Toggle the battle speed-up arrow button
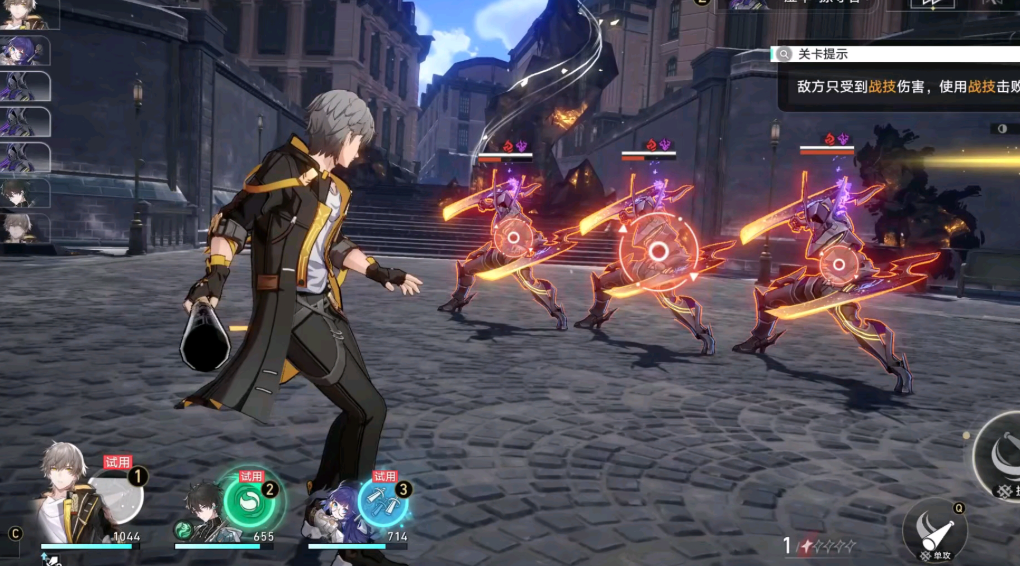 933,5
